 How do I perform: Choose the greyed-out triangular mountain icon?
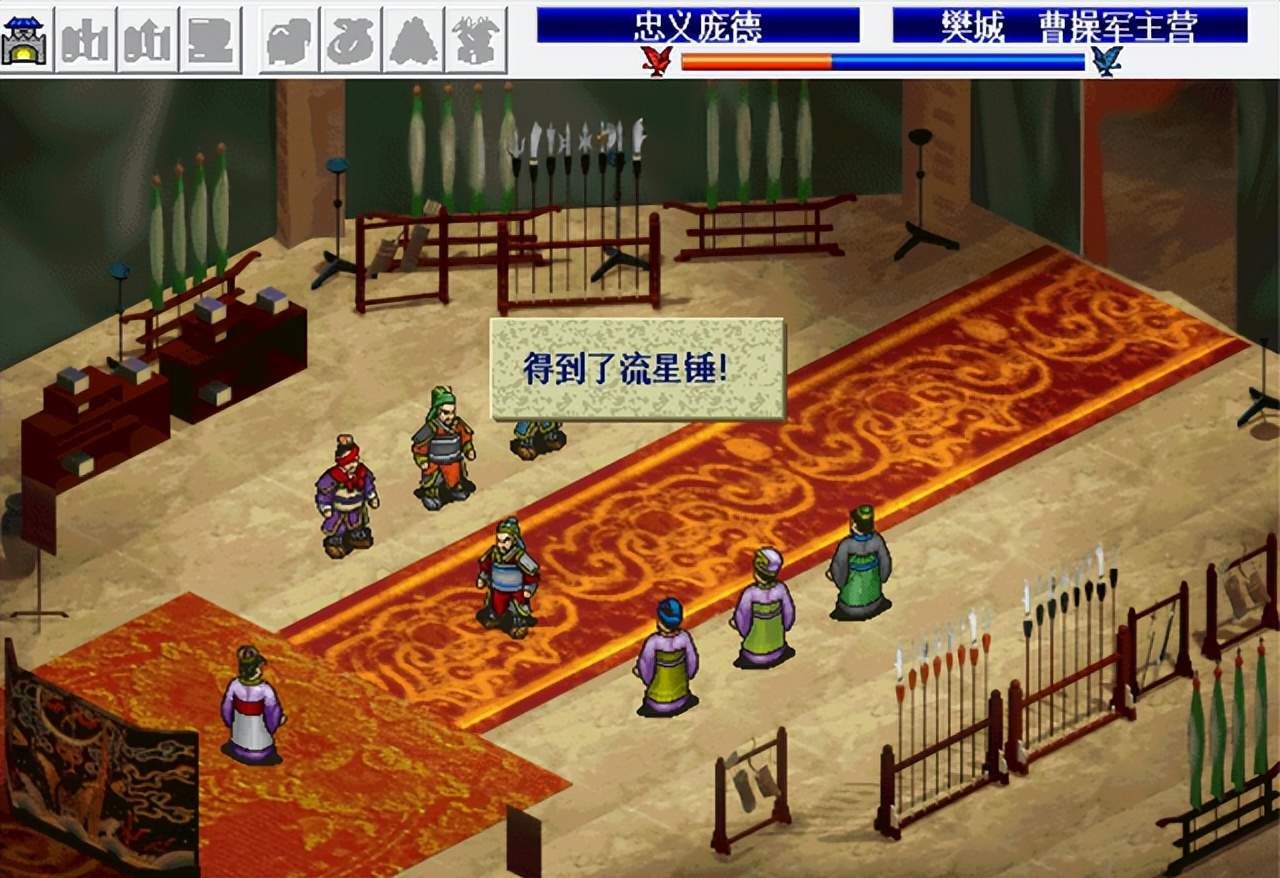[x=413, y=40]
